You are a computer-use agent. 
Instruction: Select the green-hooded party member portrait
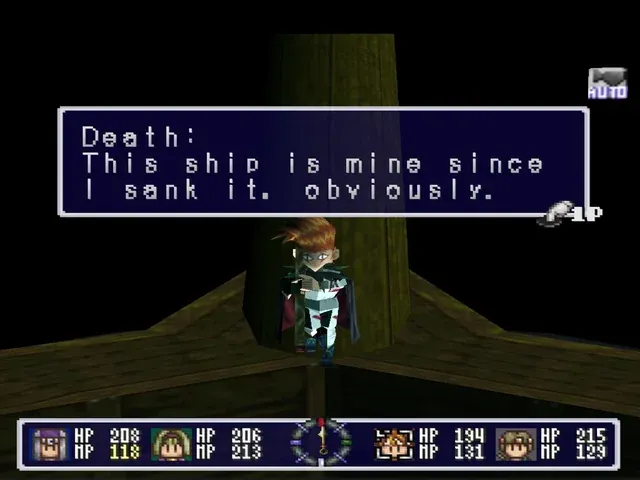(x=171, y=443)
